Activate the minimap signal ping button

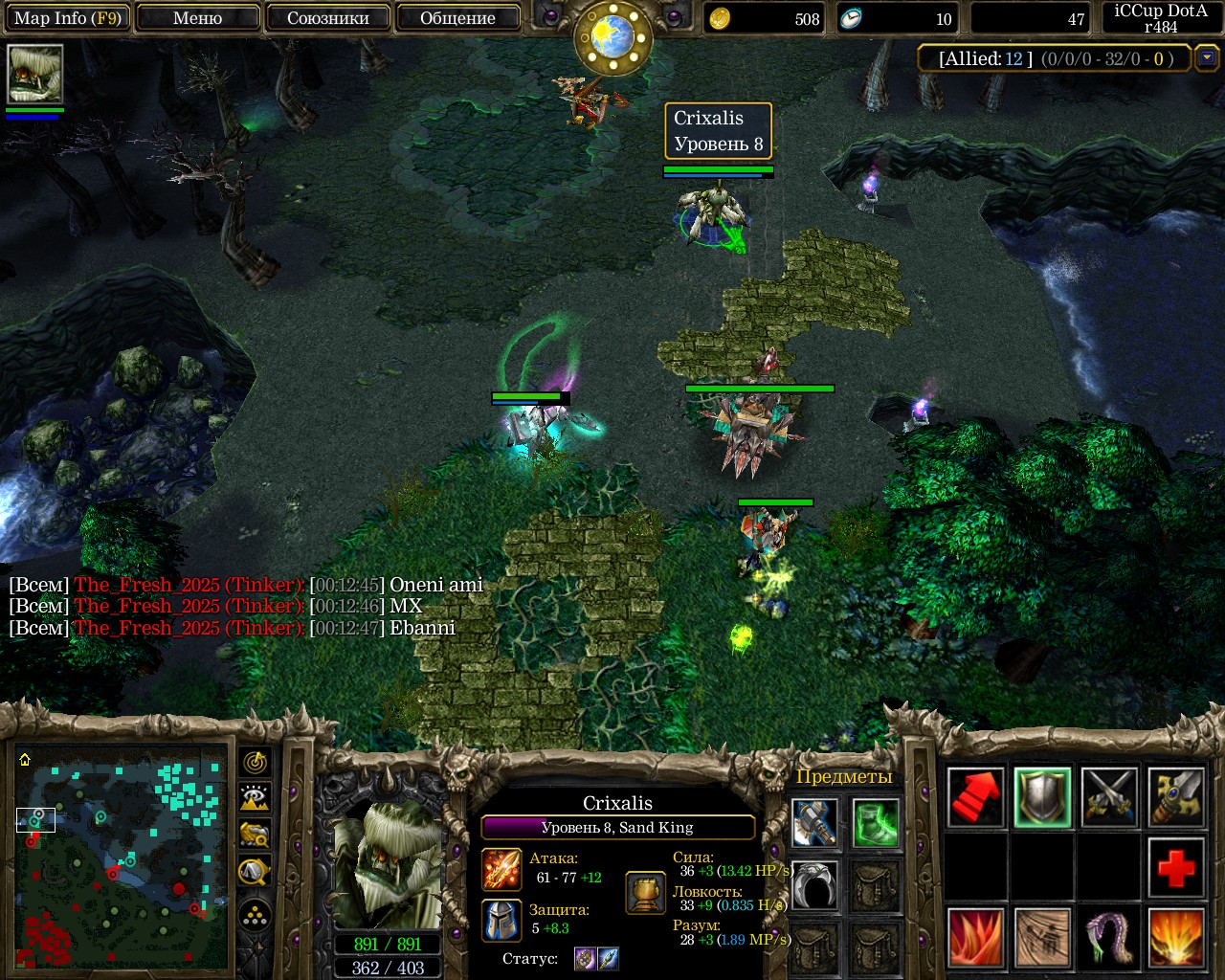(255, 763)
